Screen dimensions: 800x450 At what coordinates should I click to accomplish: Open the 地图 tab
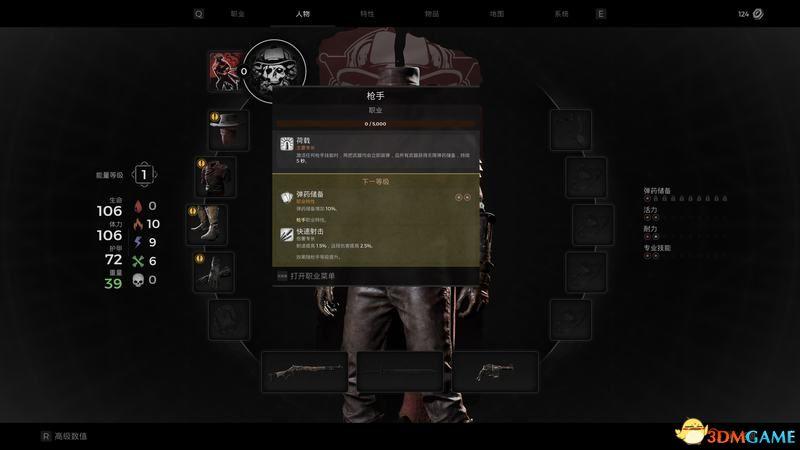click(496, 14)
